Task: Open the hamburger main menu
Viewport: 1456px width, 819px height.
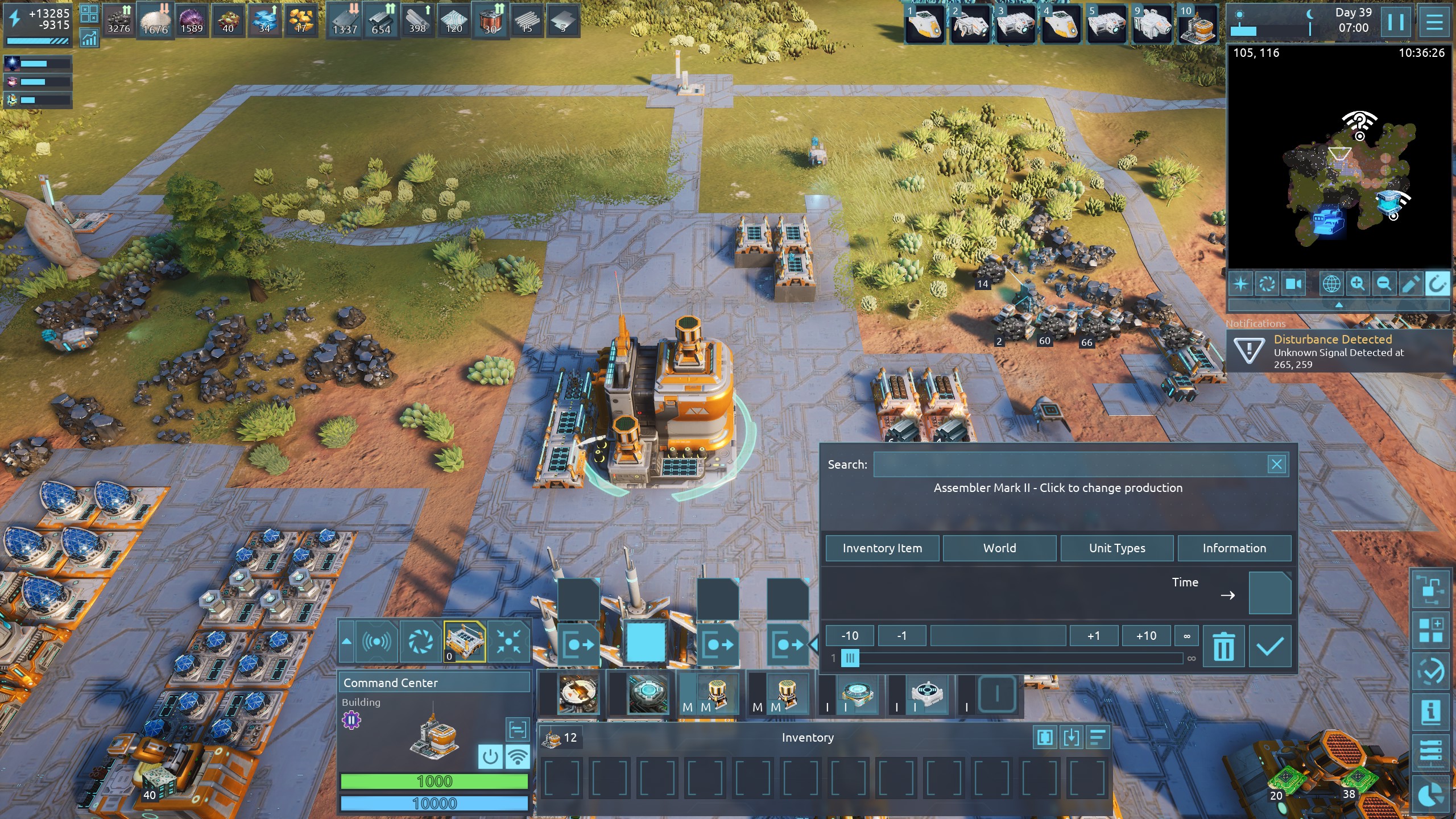Action: (1434, 23)
